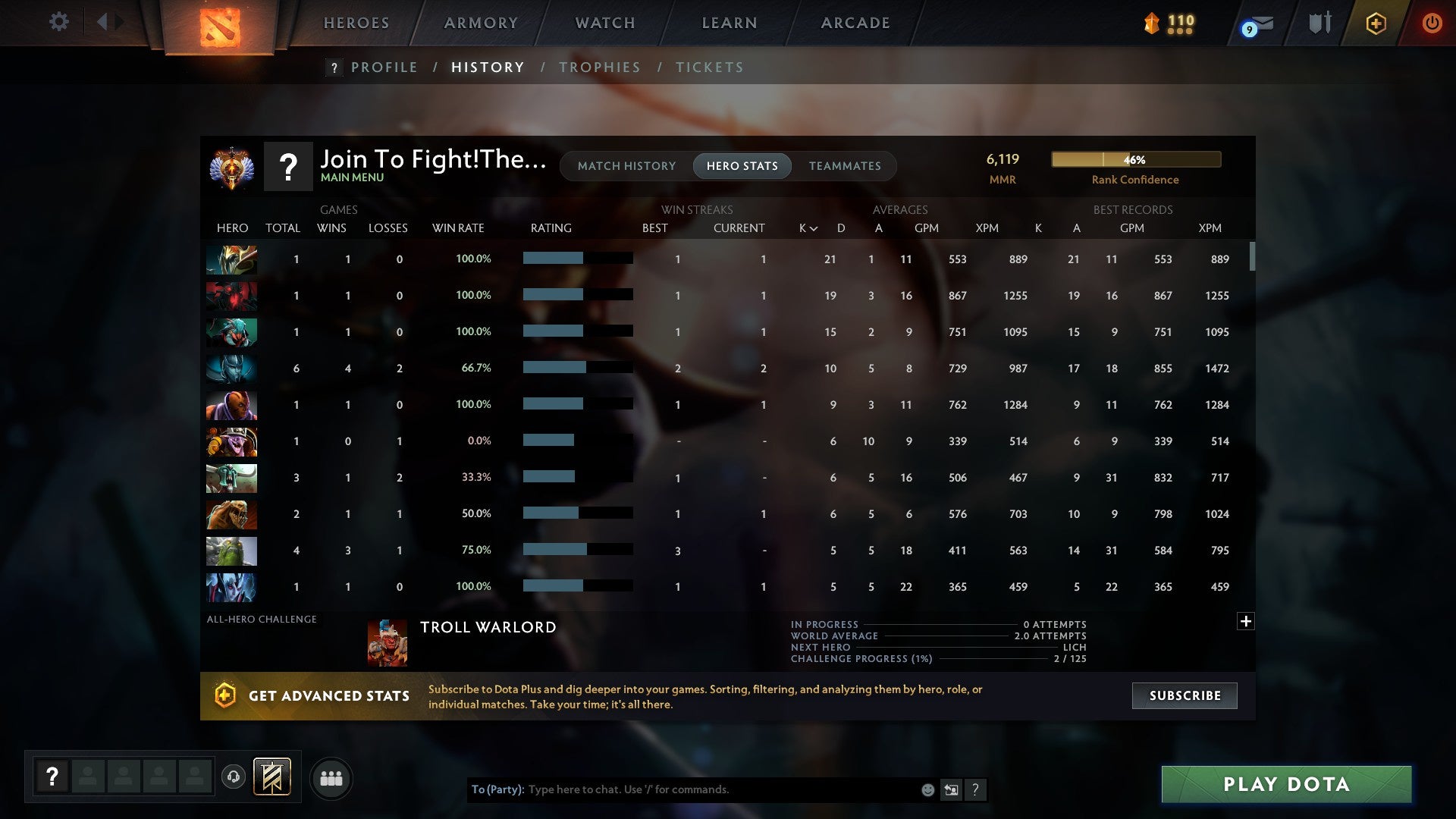Screen dimensions: 1456x819
Task: Click the power exit icon
Action: tap(1432, 23)
